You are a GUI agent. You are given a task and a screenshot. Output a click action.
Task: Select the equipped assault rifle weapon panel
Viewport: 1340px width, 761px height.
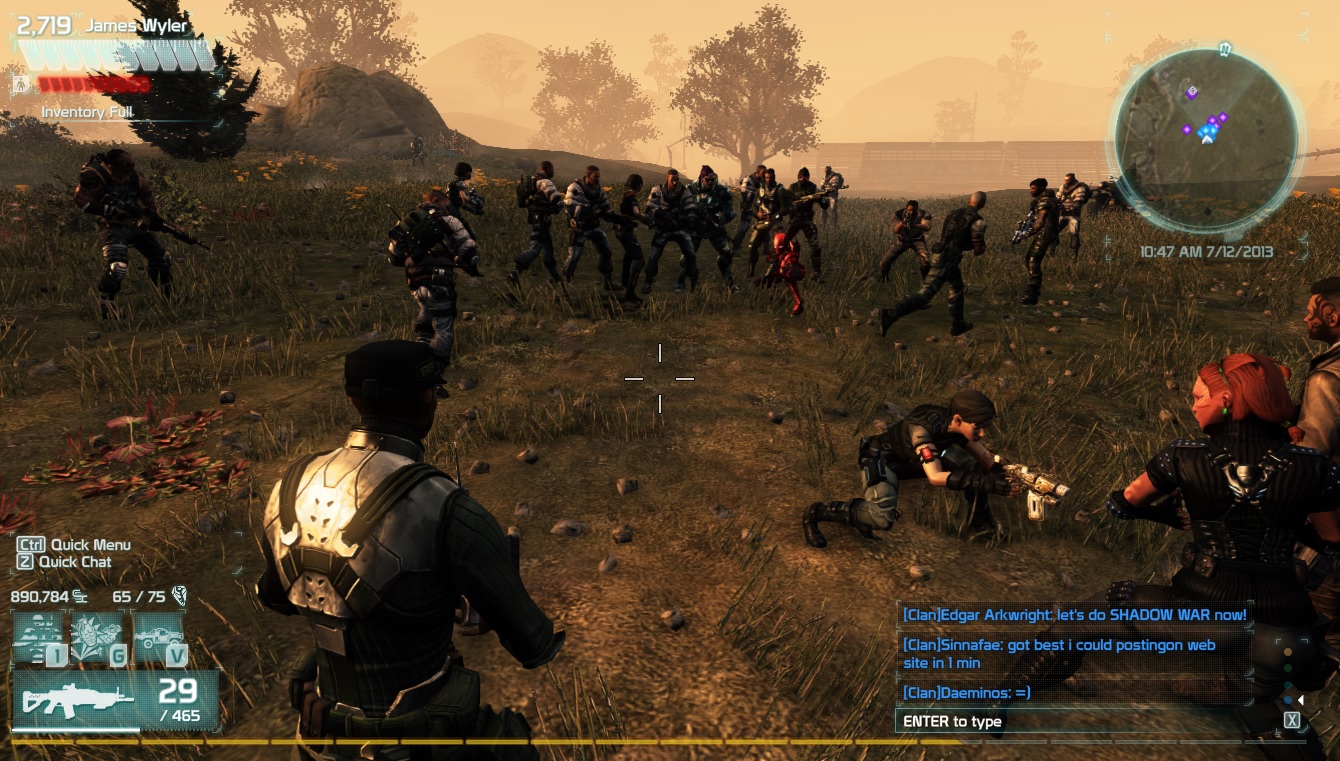coord(115,698)
